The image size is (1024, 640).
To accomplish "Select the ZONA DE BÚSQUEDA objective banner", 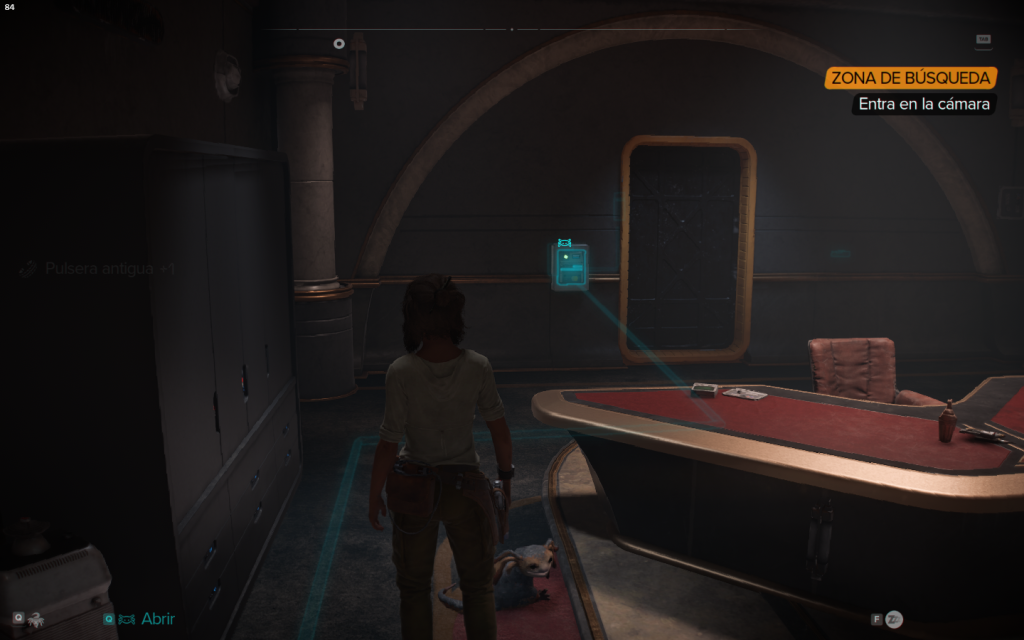I will point(911,78).
